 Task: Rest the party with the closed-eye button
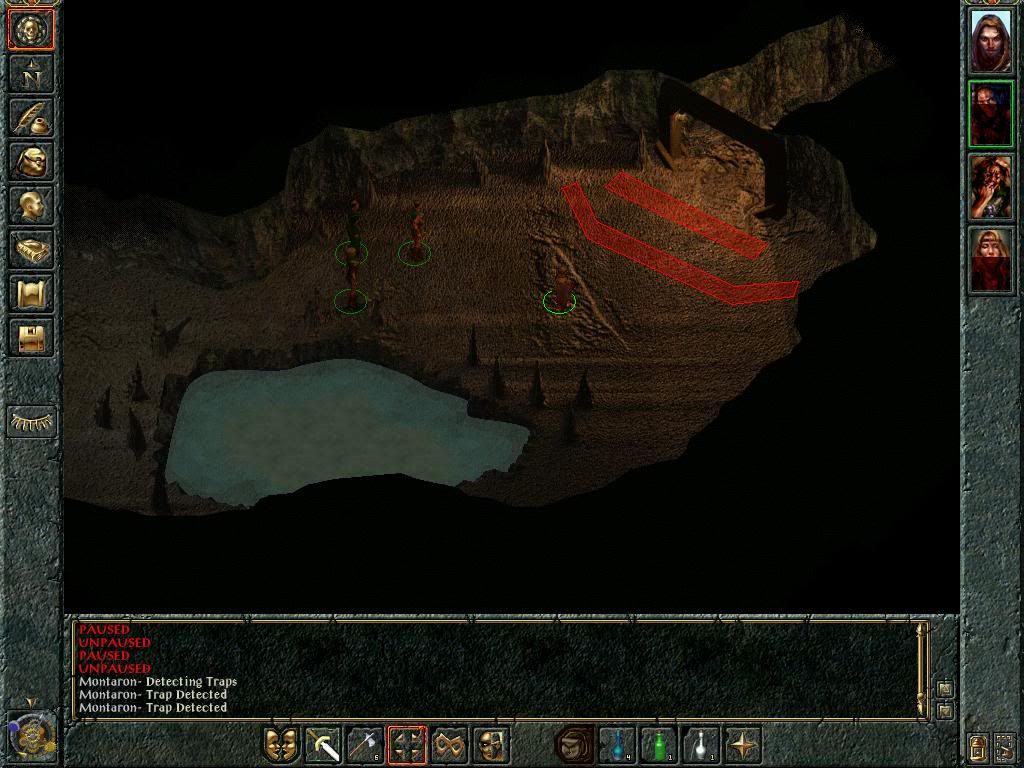click(32, 422)
